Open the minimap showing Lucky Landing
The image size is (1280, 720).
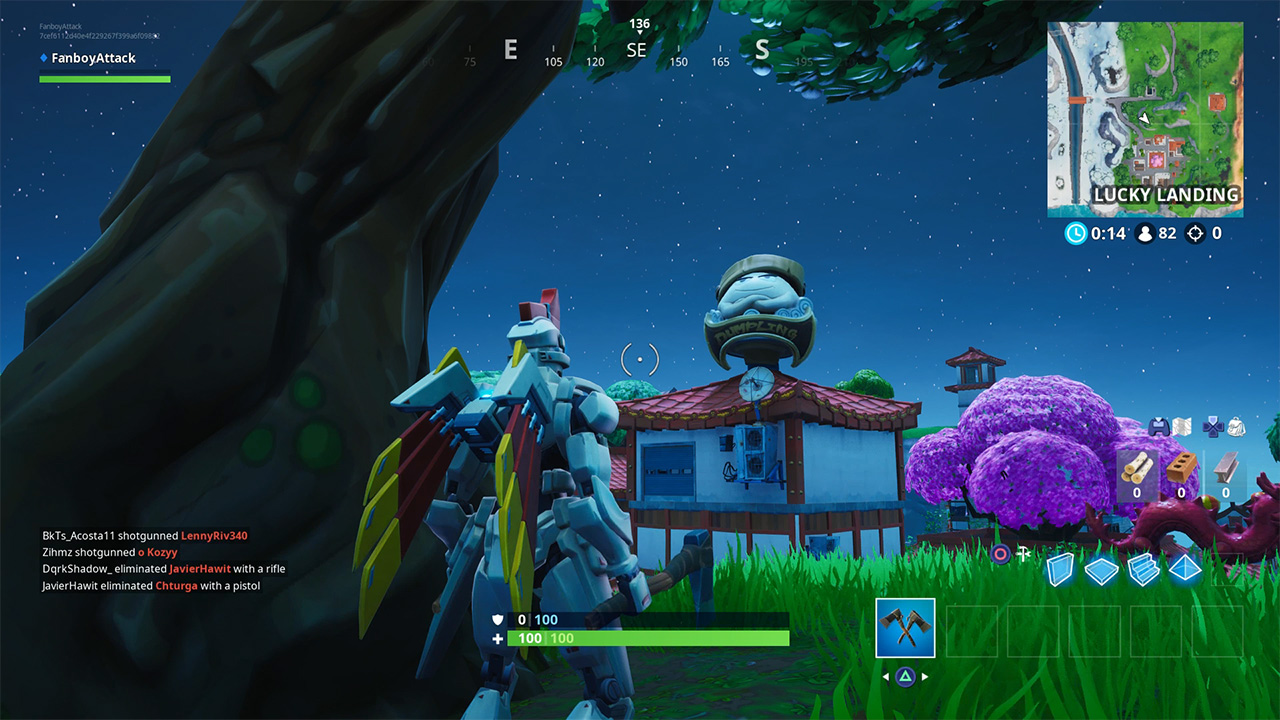pos(1146,115)
